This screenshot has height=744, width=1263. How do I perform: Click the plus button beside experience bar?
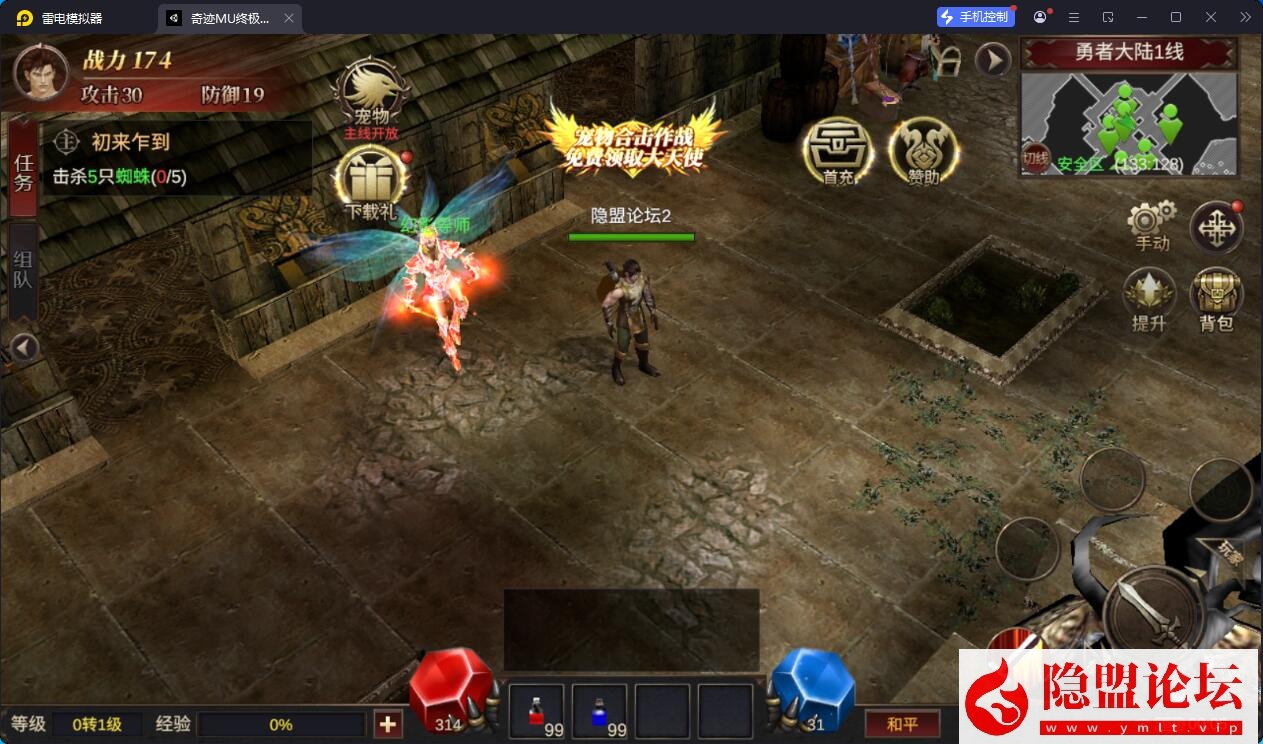click(x=388, y=724)
